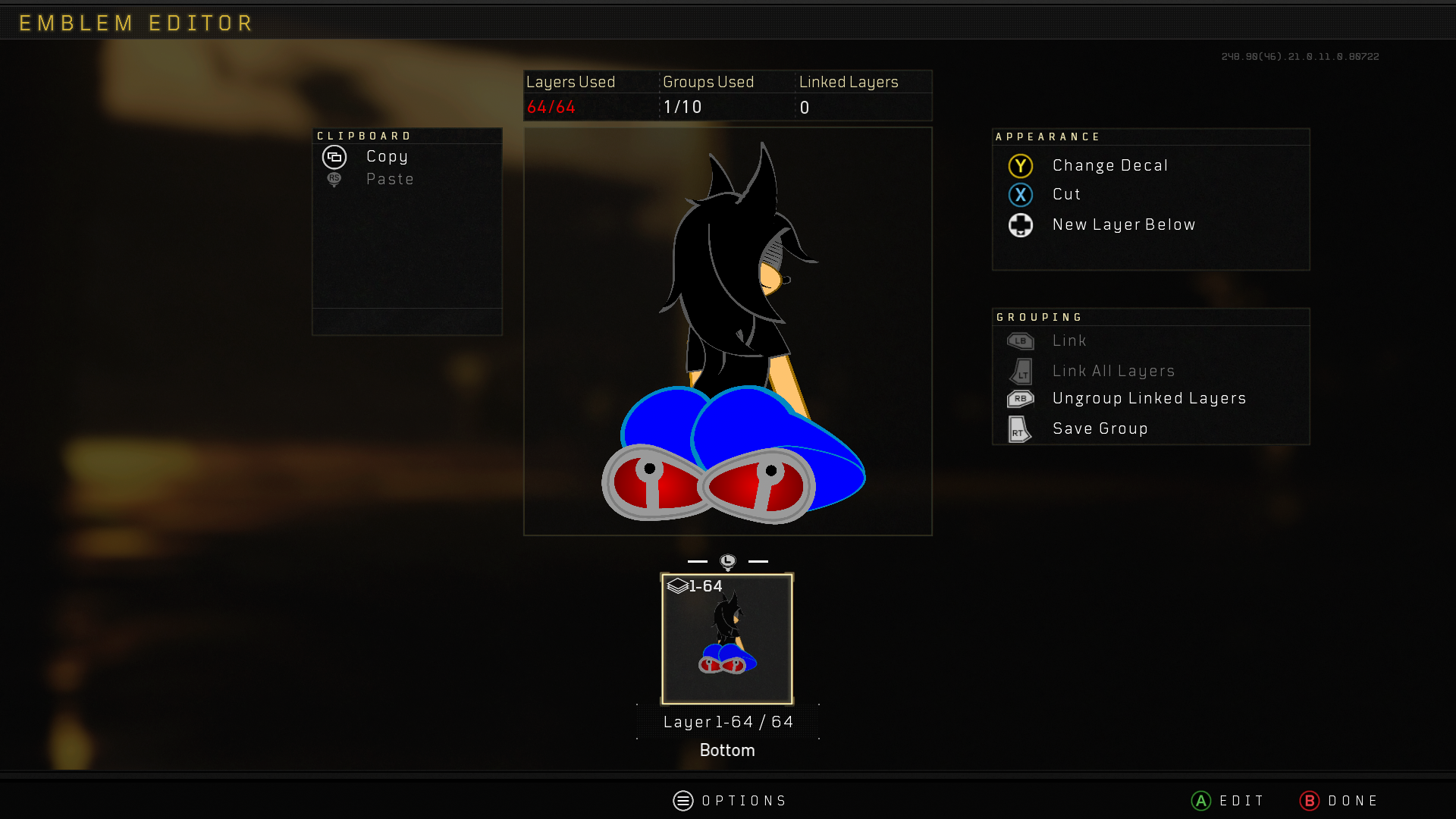This screenshot has height=819, width=1456.
Task: Open the Change Decal option
Action: (x=1109, y=166)
